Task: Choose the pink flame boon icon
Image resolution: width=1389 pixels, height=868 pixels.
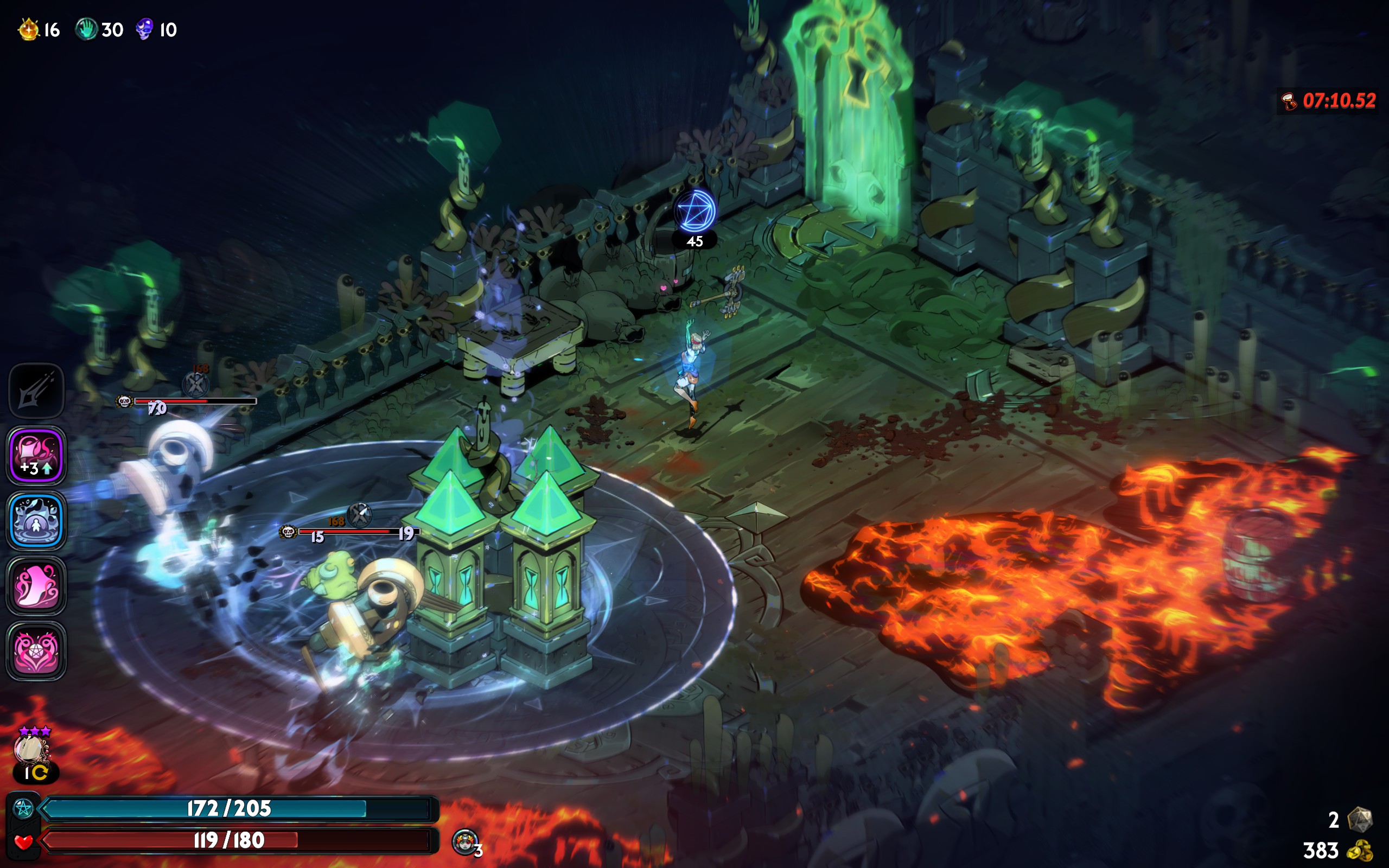Action: coord(36,586)
